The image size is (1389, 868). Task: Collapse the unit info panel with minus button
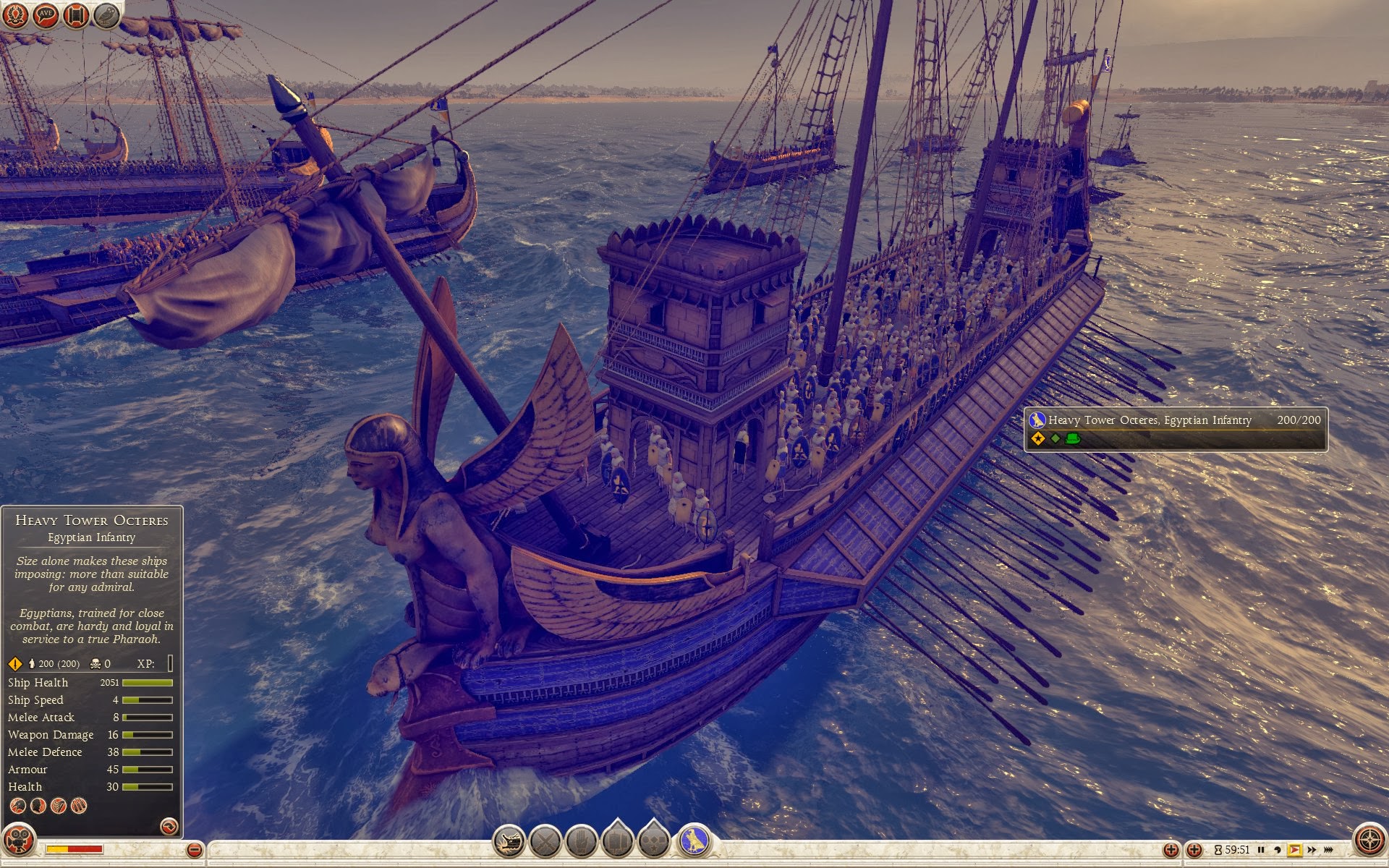coord(194,850)
